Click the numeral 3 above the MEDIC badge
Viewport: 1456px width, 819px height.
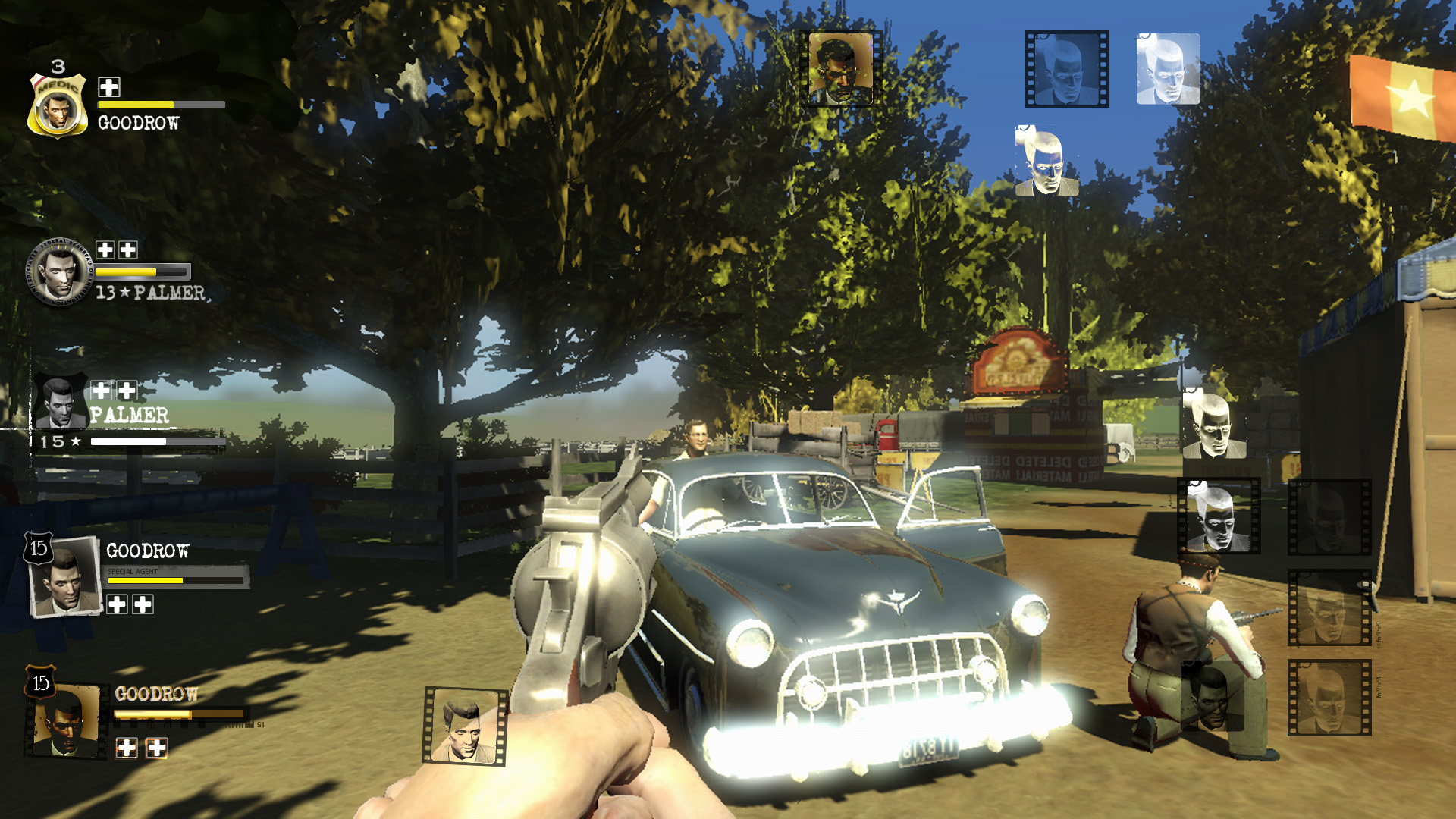point(57,67)
